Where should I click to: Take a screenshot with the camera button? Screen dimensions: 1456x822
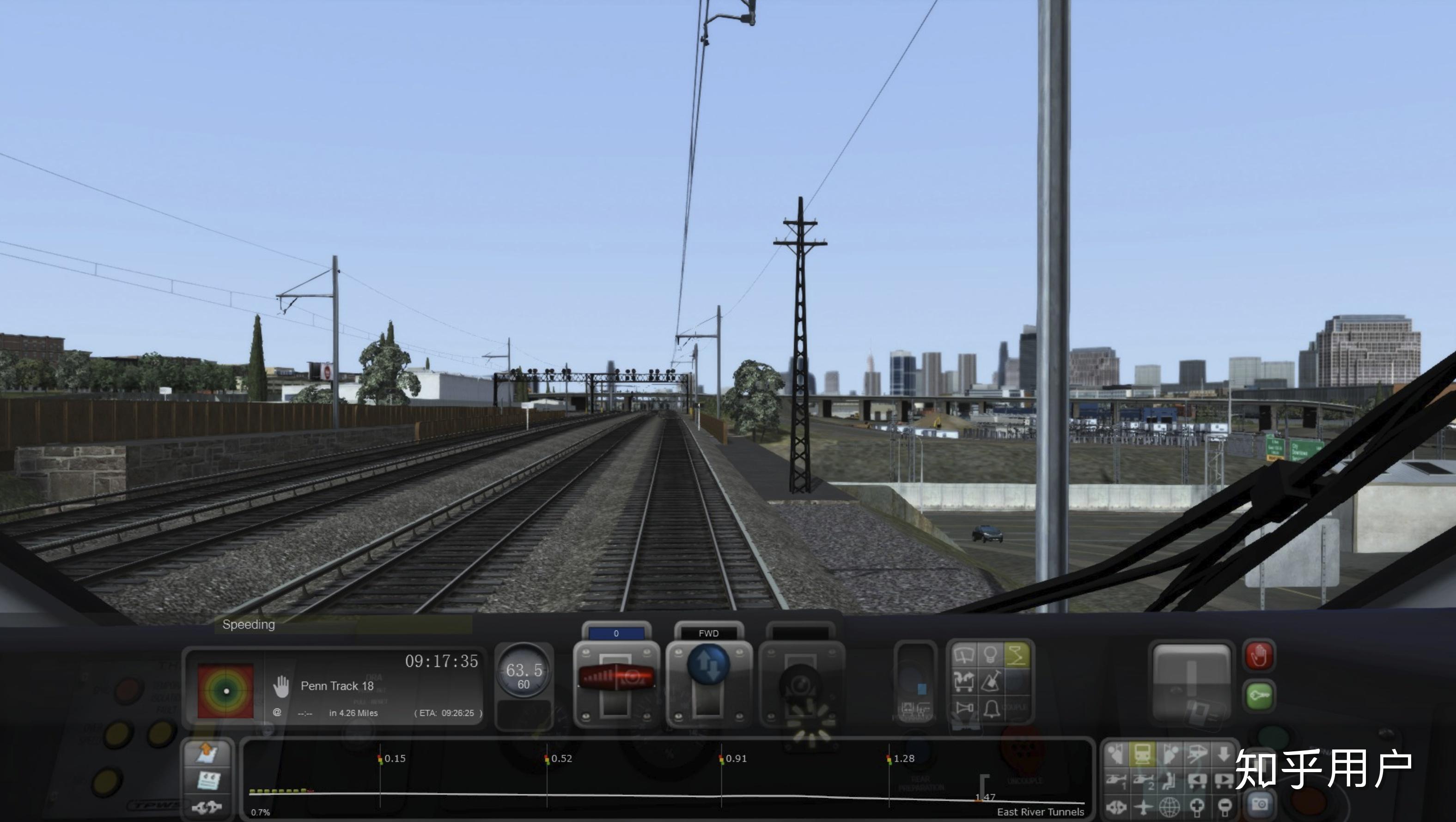(x=1259, y=804)
